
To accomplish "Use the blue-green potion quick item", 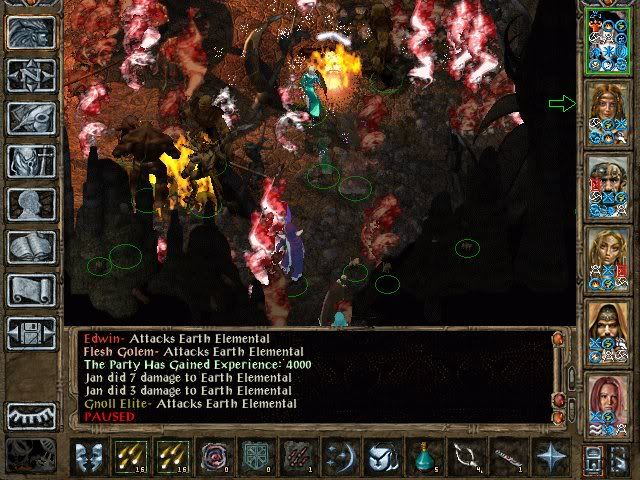I will pos(425,459).
